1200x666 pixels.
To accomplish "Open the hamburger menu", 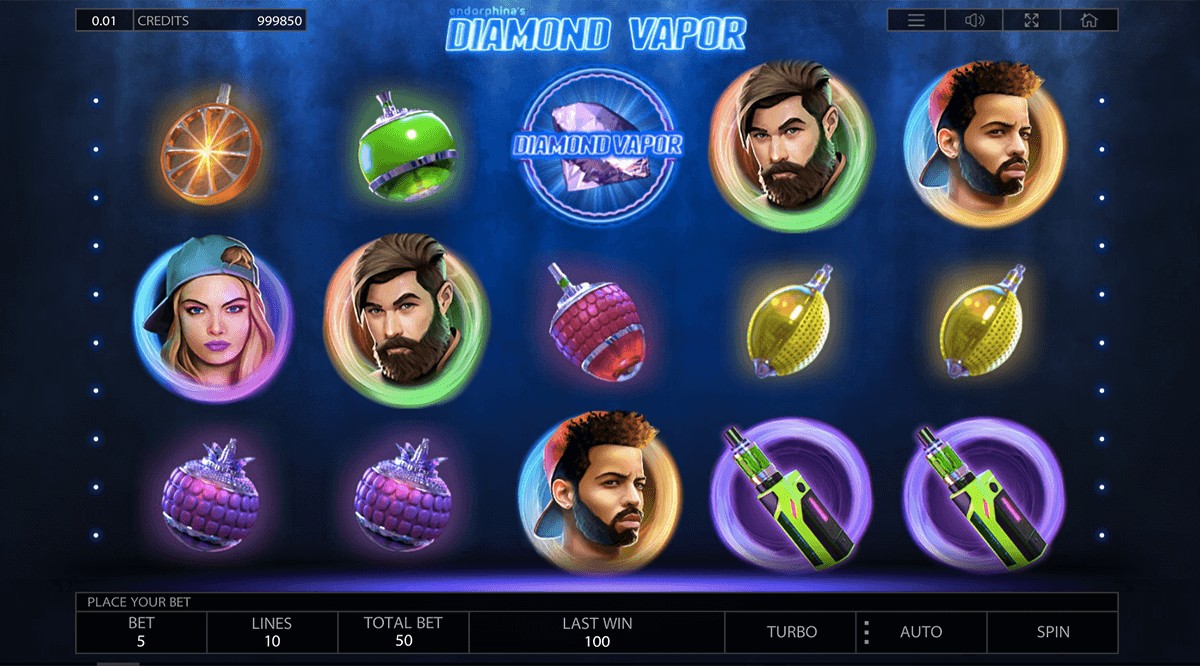I will tap(916, 20).
